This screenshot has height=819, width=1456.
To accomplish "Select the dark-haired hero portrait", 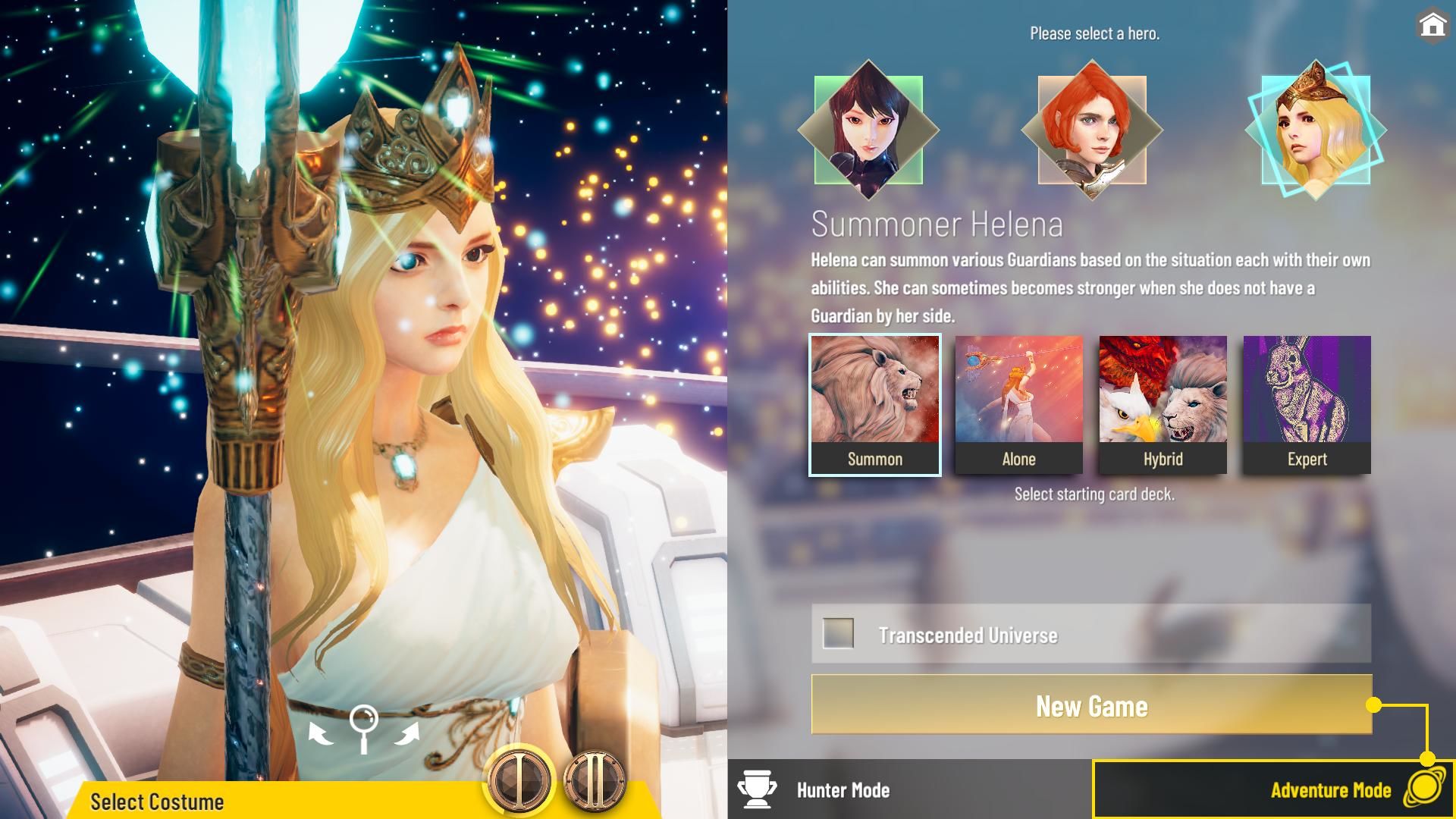I will [868, 130].
